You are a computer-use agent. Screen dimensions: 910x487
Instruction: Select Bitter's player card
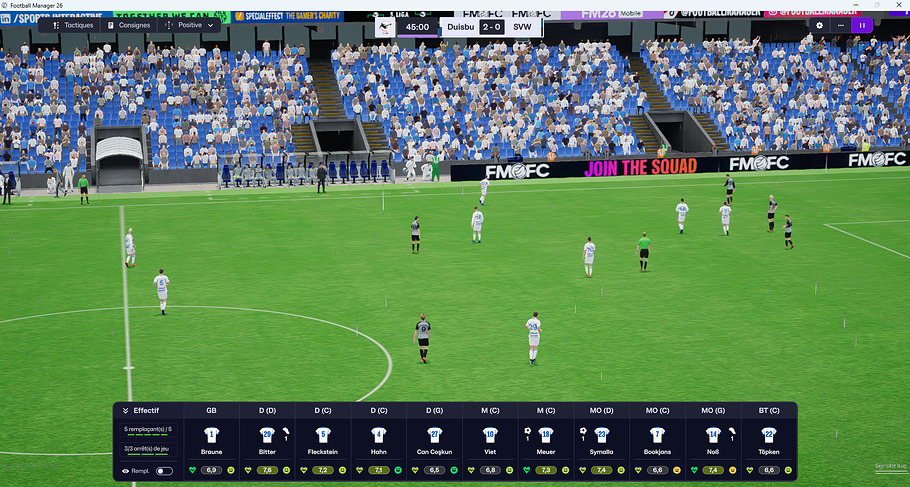(x=267, y=441)
